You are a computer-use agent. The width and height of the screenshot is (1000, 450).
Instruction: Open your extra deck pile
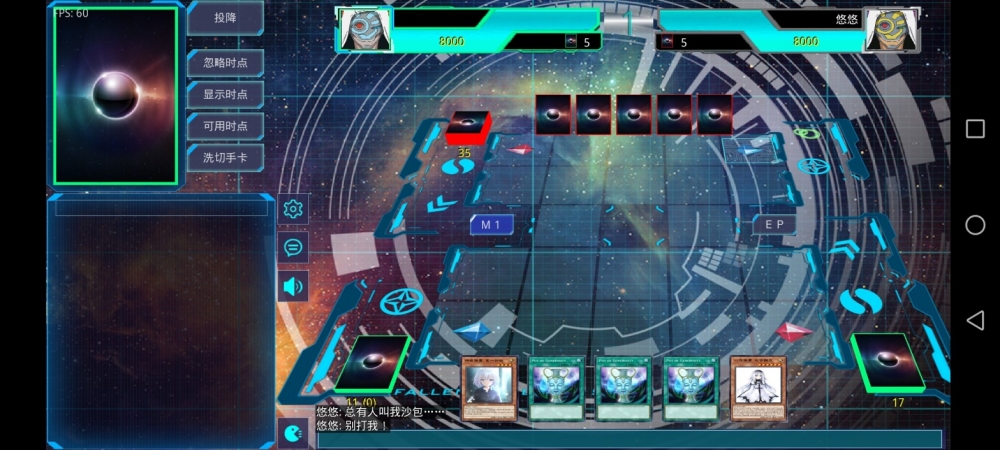[x=370, y=363]
